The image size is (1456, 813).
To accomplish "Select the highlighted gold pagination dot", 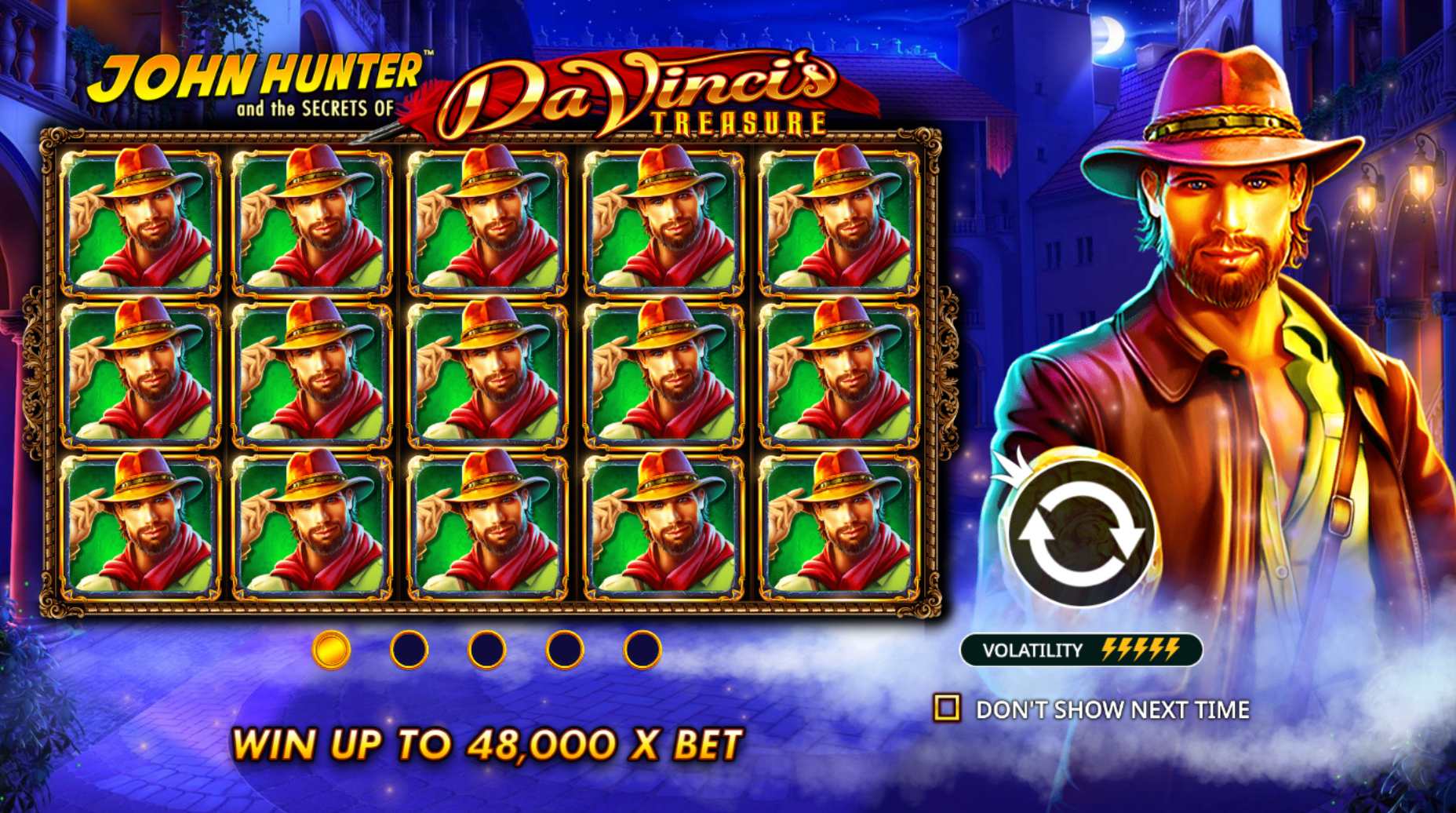I will pyautogui.click(x=331, y=652).
